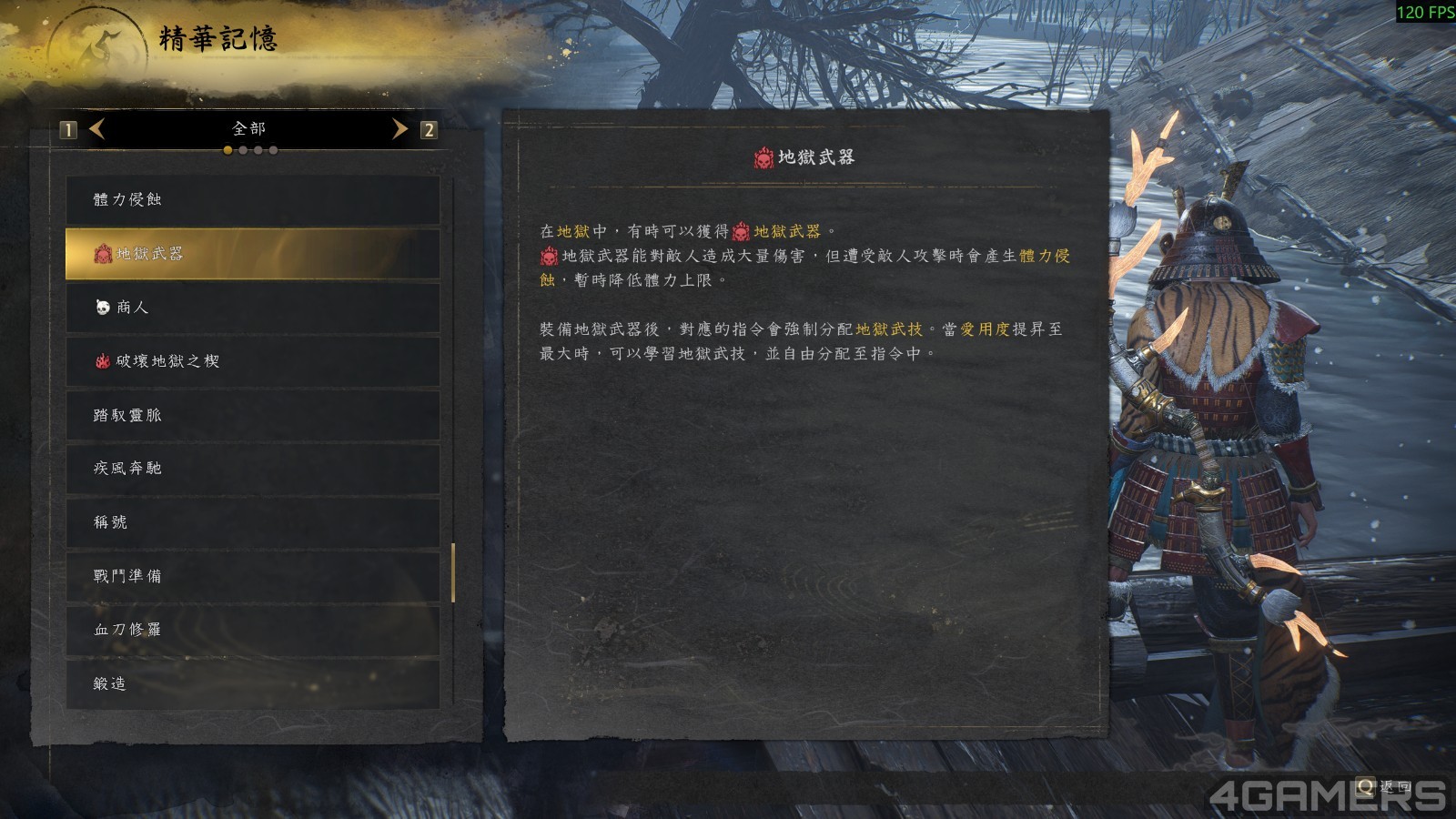Select the first page indicator dot
The width and height of the screenshot is (1456, 819).
pos(227,151)
